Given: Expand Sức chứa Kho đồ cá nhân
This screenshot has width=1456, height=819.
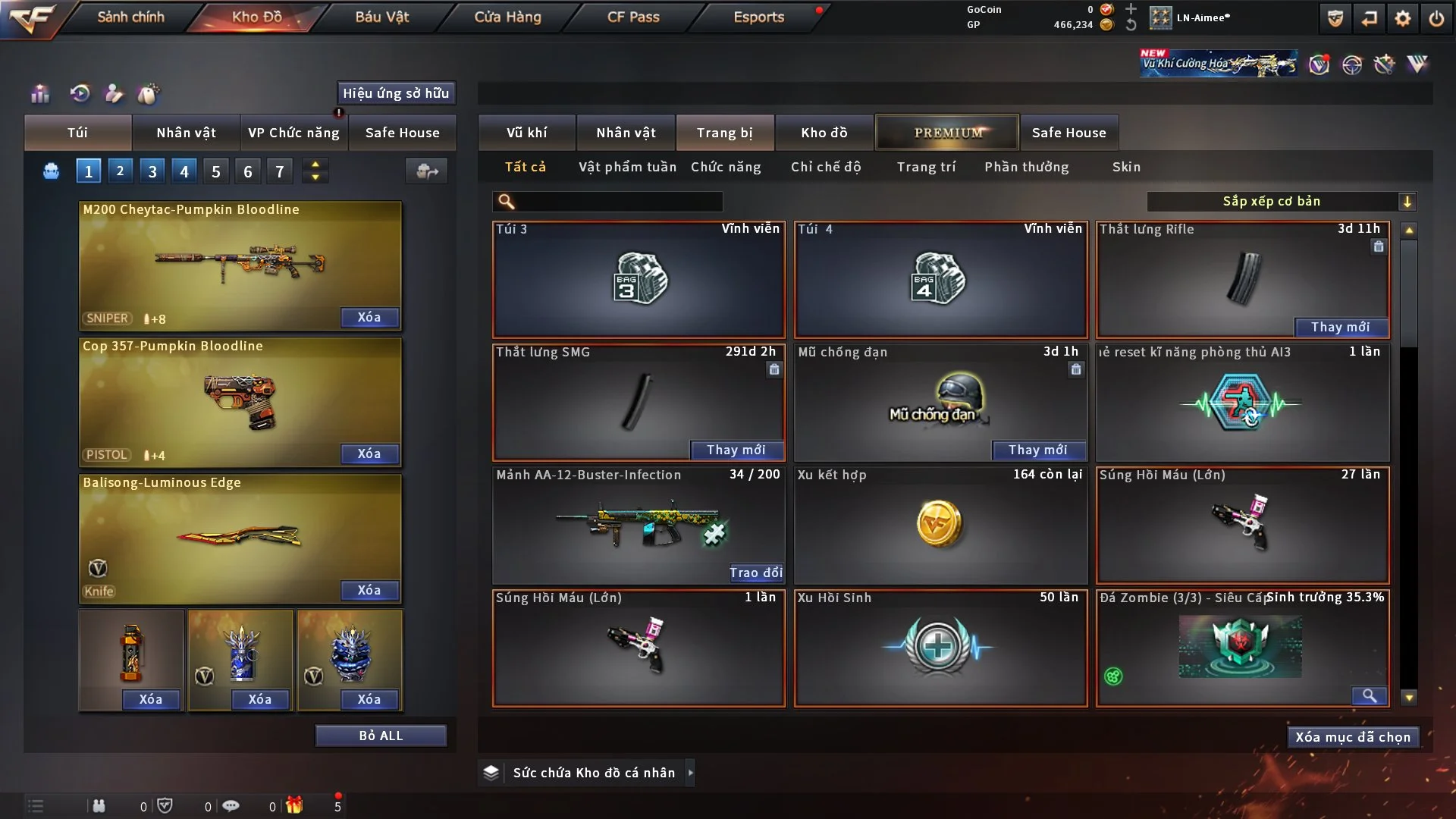Looking at the screenshot, I should click(690, 773).
